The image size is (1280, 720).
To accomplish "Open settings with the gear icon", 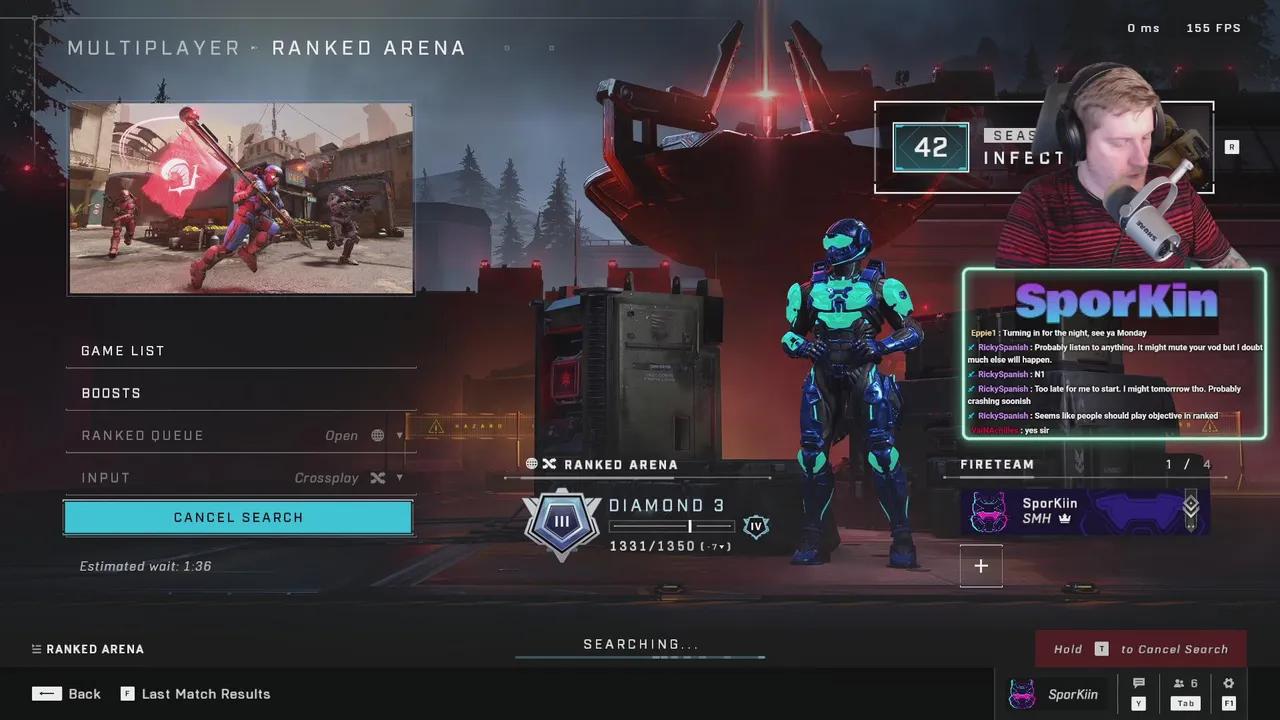I will pyautogui.click(x=1228, y=682).
